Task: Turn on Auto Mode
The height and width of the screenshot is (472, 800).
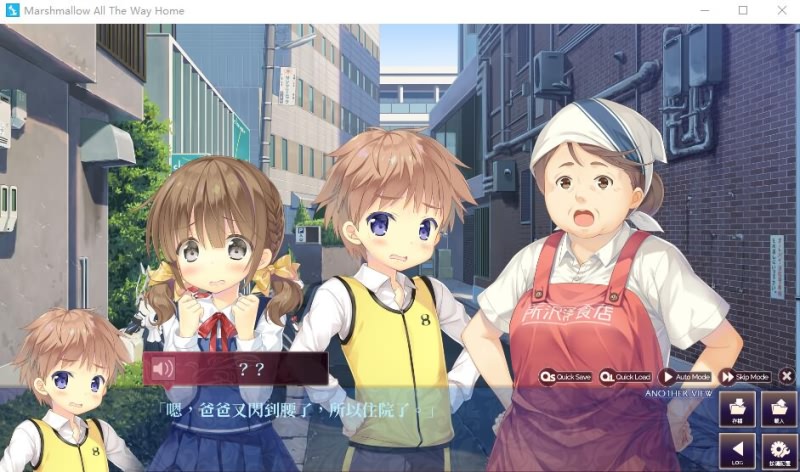Action: click(686, 377)
